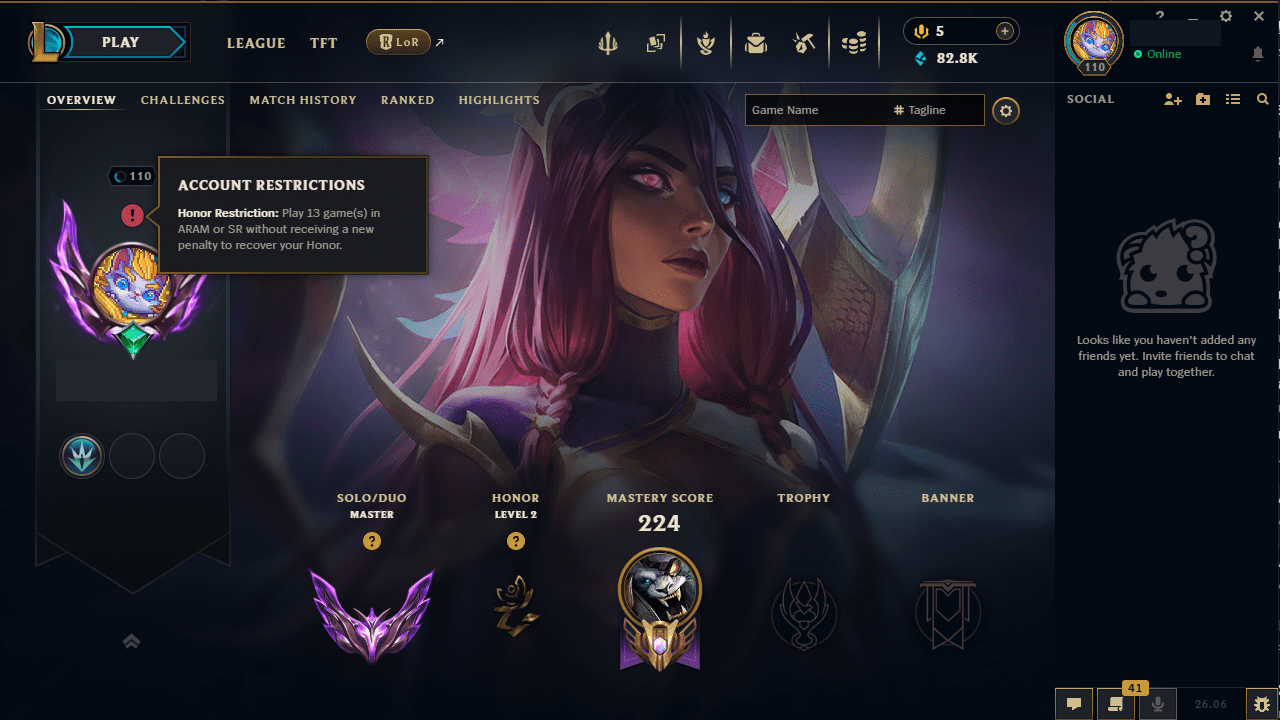Open the missions scroll showing 41 notifications
This screenshot has width=1280, height=720.
(x=1115, y=705)
